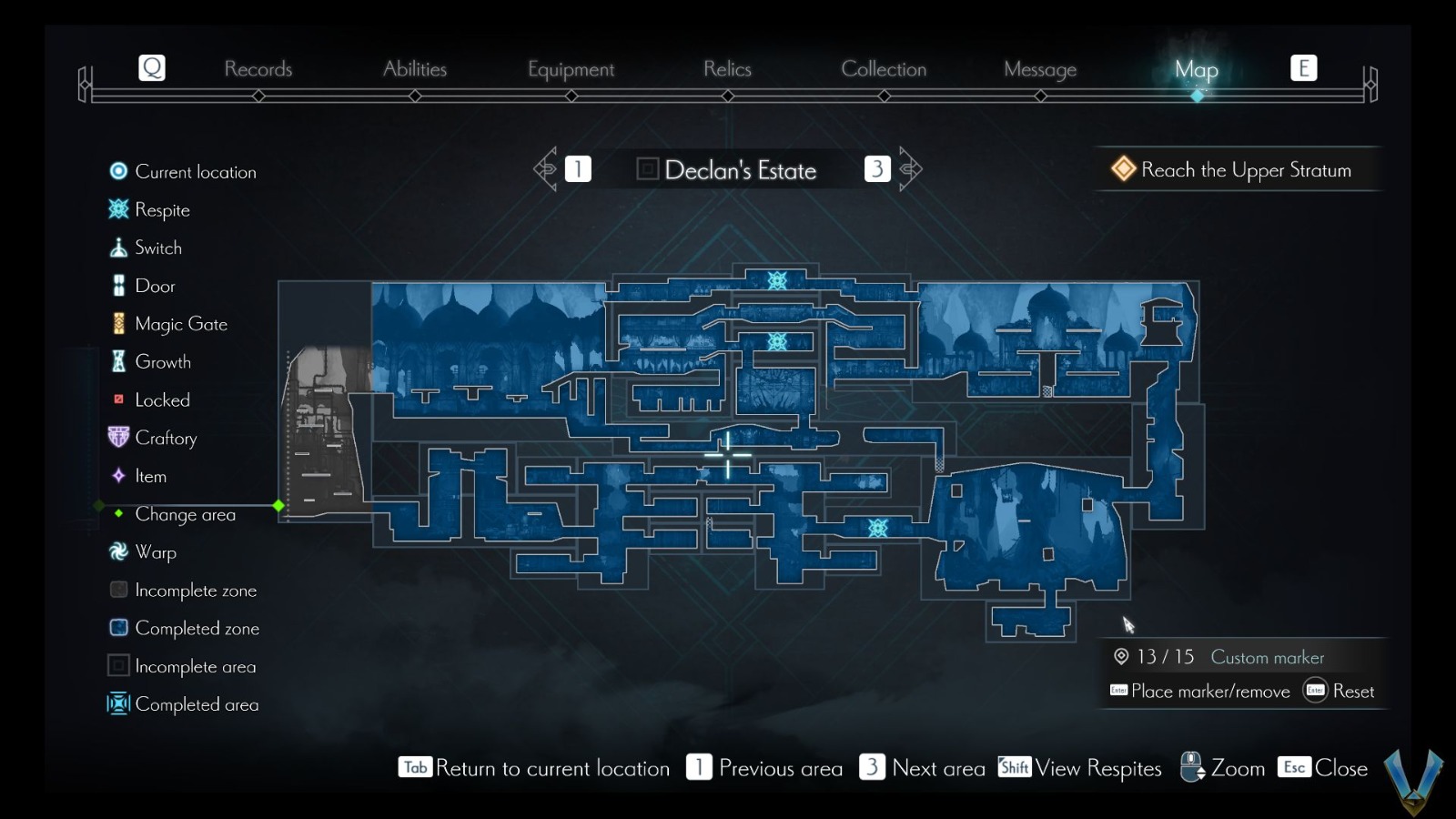This screenshot has height=819, width=1456.
Task: Click the Locked legend icon
Action: pyautogui.click(x=116, y=399)
